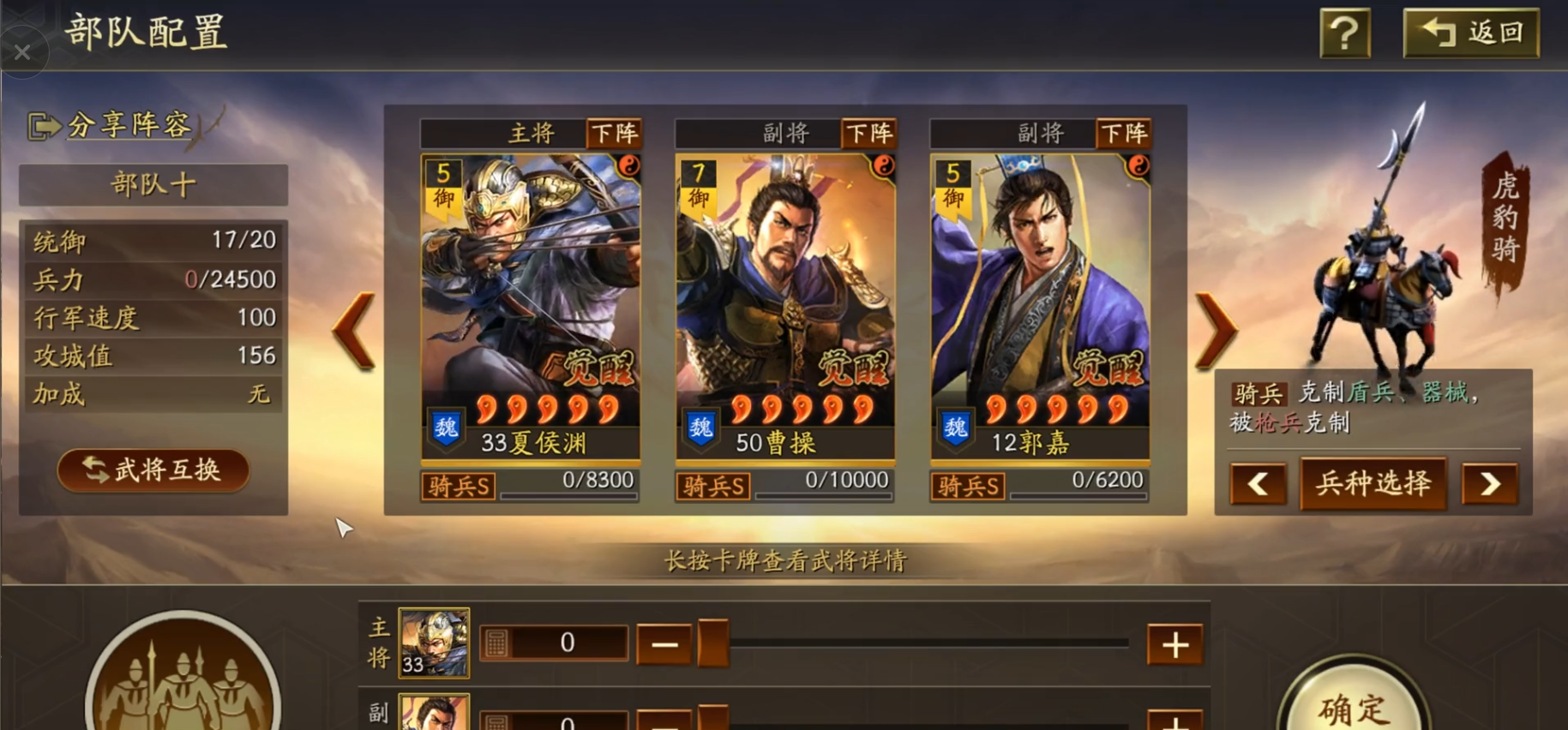Image resolution: width=1568 pixels, height=730 pixels.
Task: Click Xiahou Yuan's portrait thumbnail at the bottom
Action: point(432,644)
